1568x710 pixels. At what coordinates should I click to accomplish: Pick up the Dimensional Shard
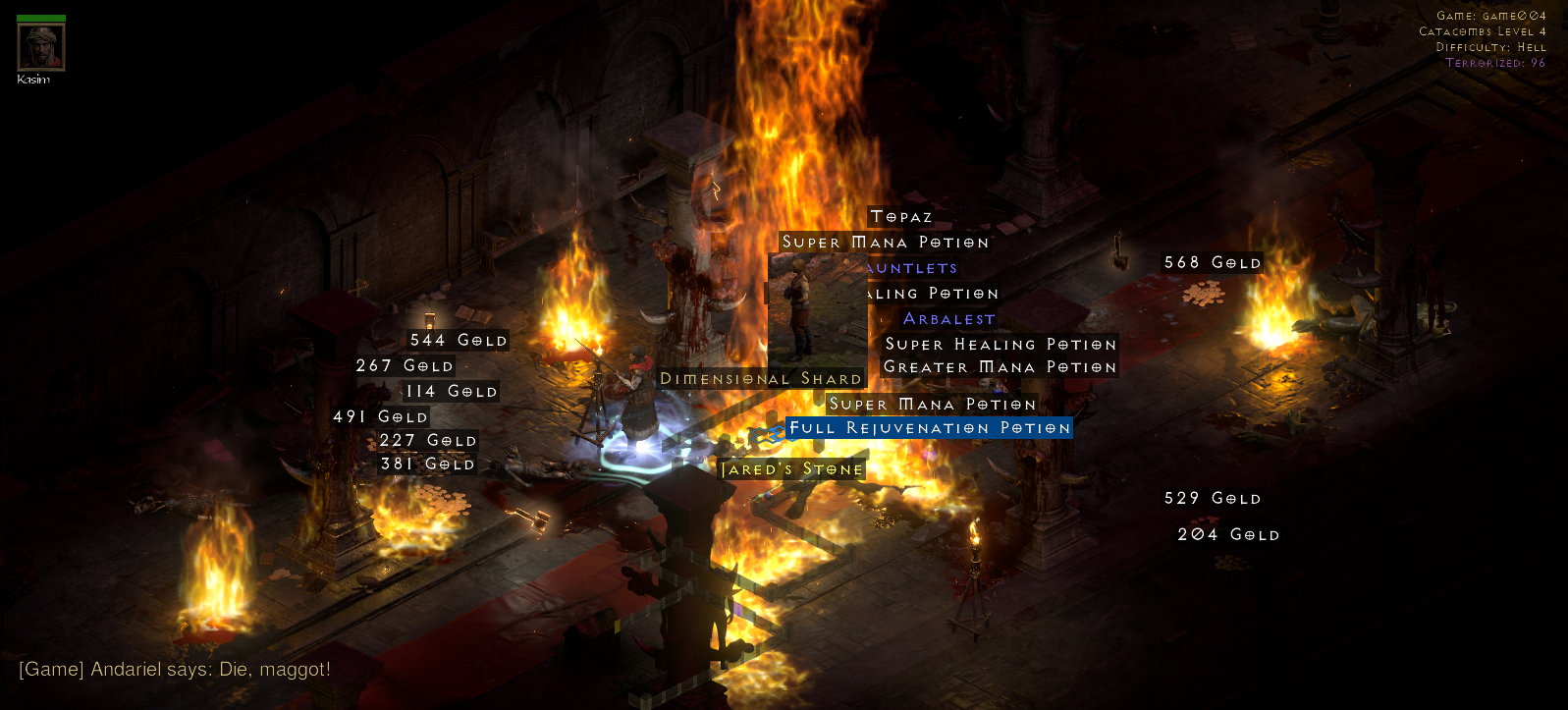coord(760,378)
